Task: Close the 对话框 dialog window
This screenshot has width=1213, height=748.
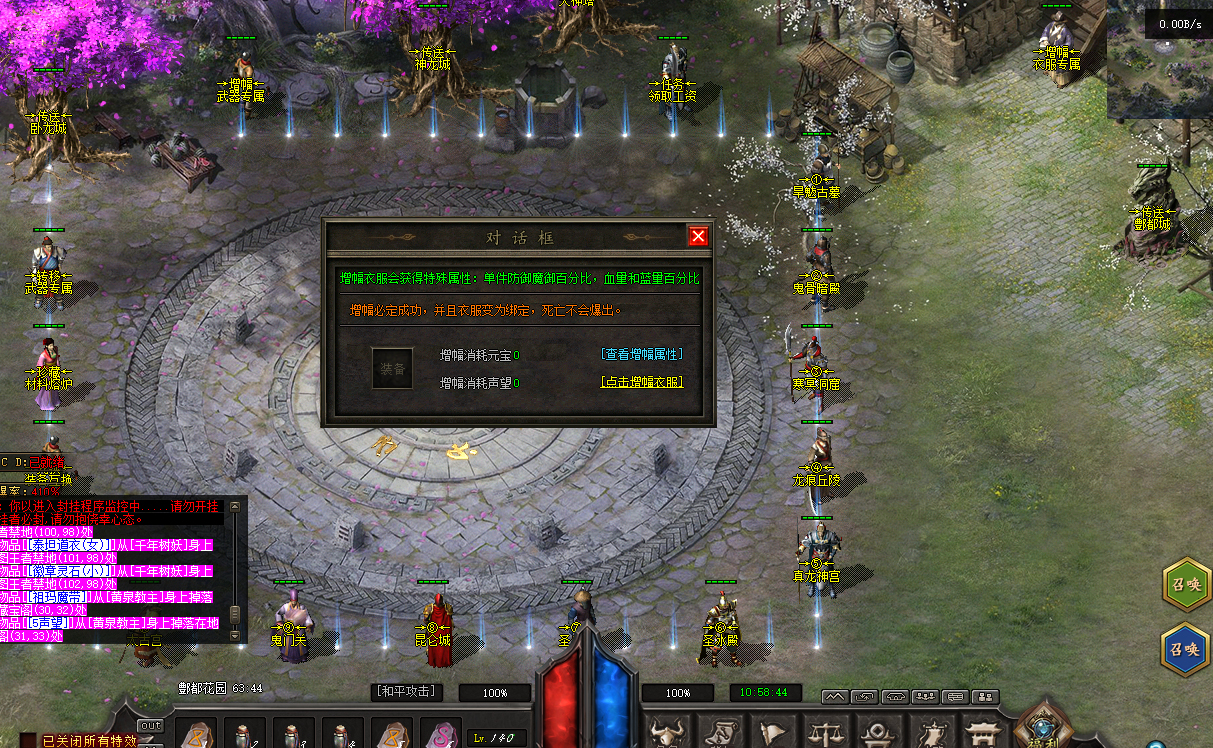Action: pyautogui.click(x=698, y=236)
